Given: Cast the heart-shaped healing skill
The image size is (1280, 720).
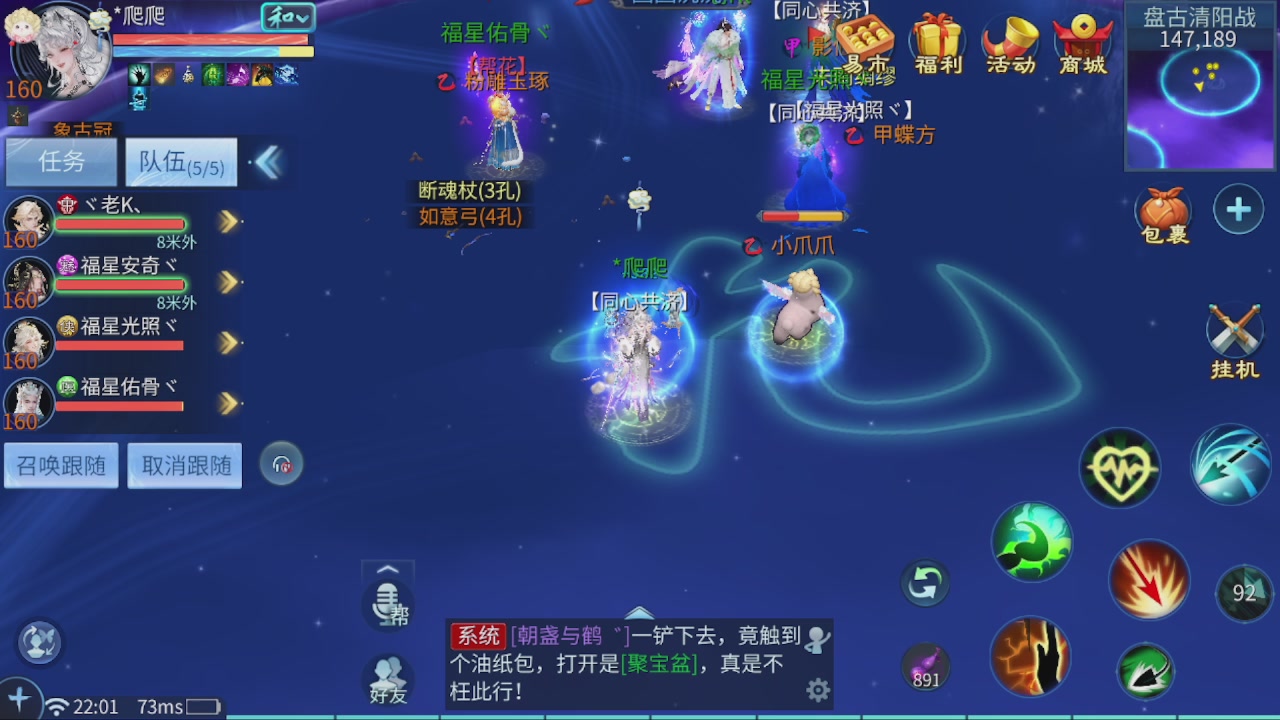Looking at the screenshot, I should (1119, 467).
